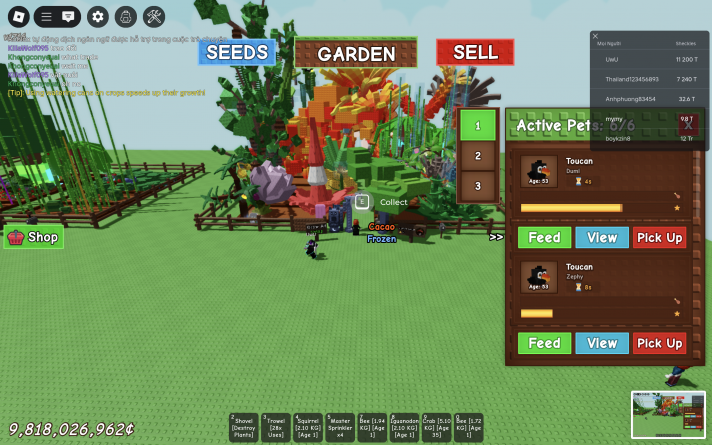
Task: Select the Shovel hotbar slot
Action: point(245,428)
